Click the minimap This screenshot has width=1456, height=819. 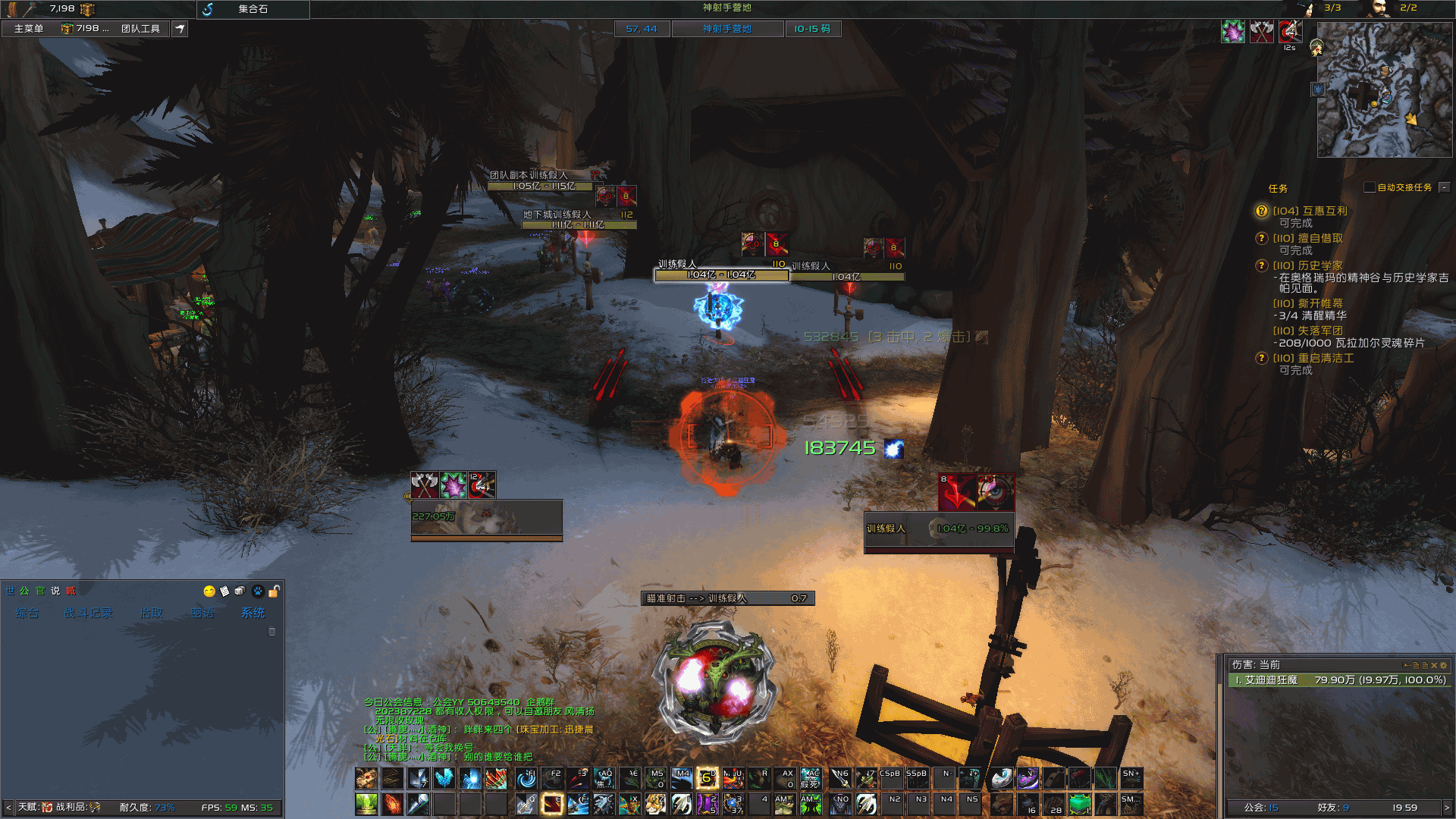click(1384, 89)
